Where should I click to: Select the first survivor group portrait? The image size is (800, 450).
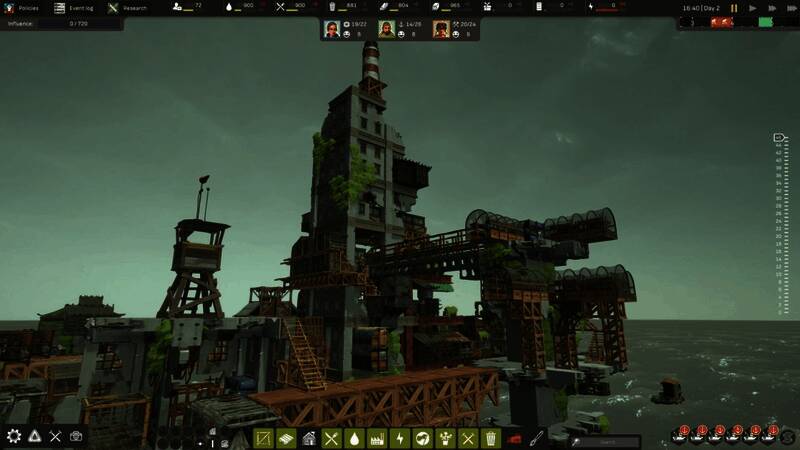point(332,29)
